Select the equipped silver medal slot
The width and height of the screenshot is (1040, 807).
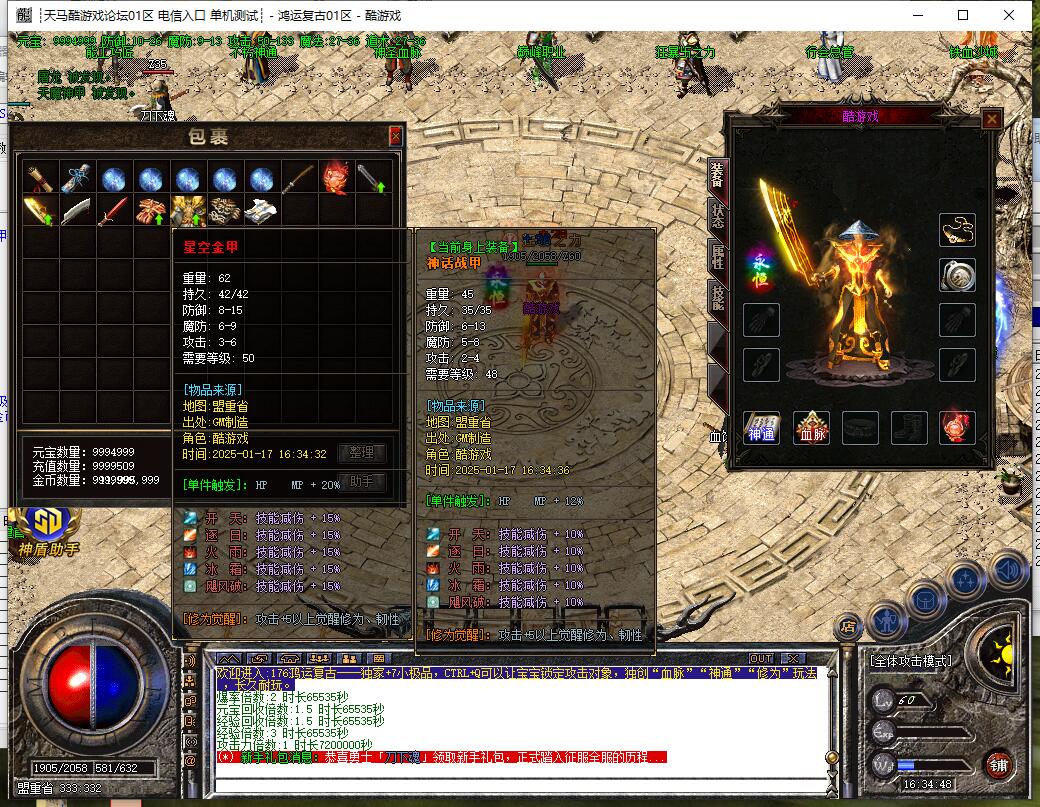(957, 275)
